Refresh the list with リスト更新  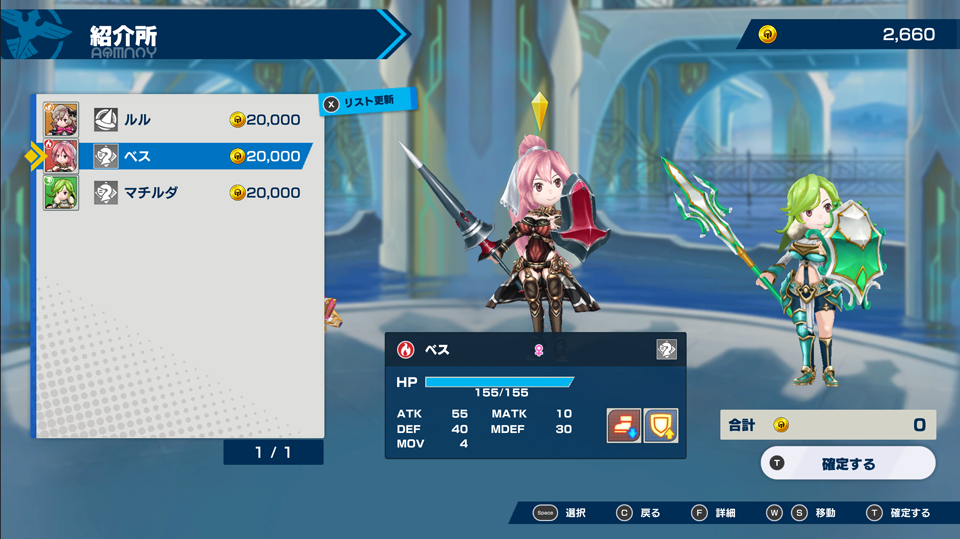pos(368,101)
